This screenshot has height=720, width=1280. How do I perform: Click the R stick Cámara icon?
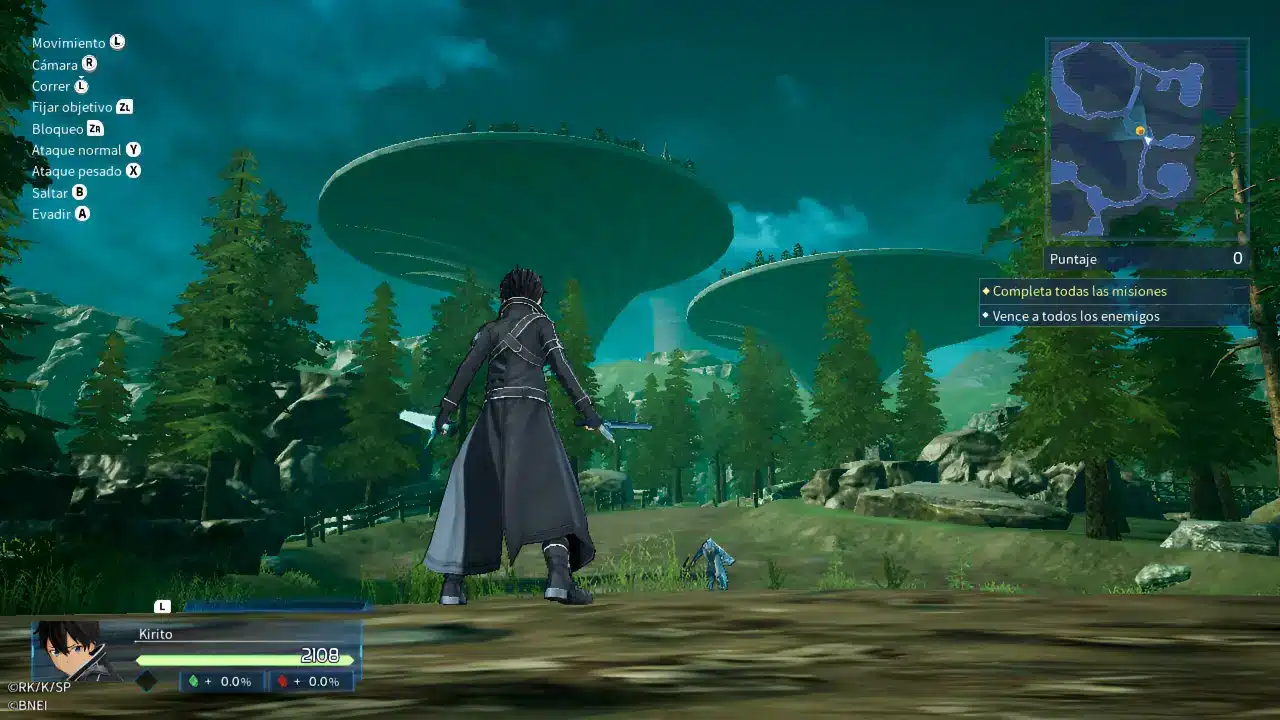90,64
